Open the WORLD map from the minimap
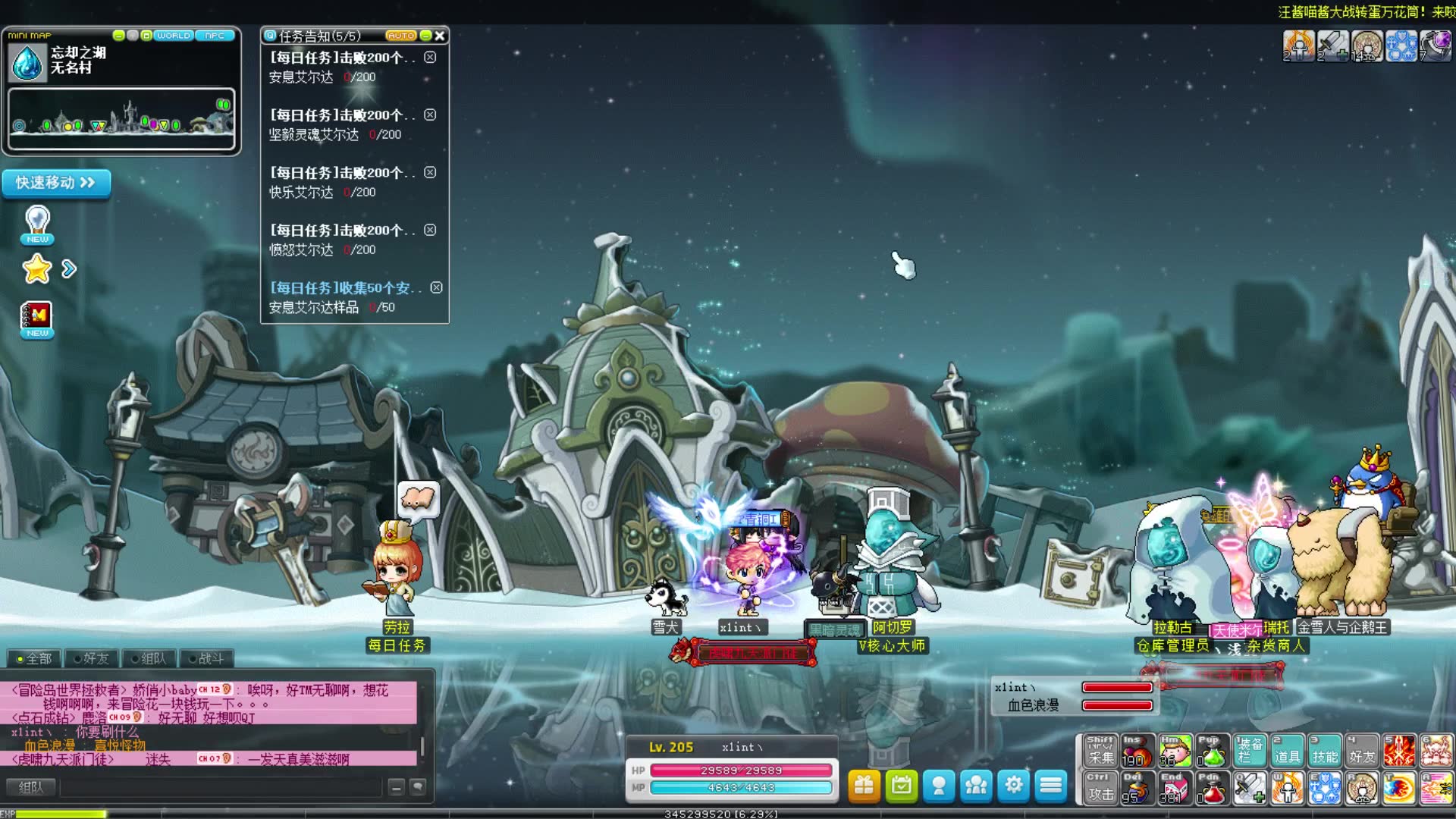 tap(173, 36)
